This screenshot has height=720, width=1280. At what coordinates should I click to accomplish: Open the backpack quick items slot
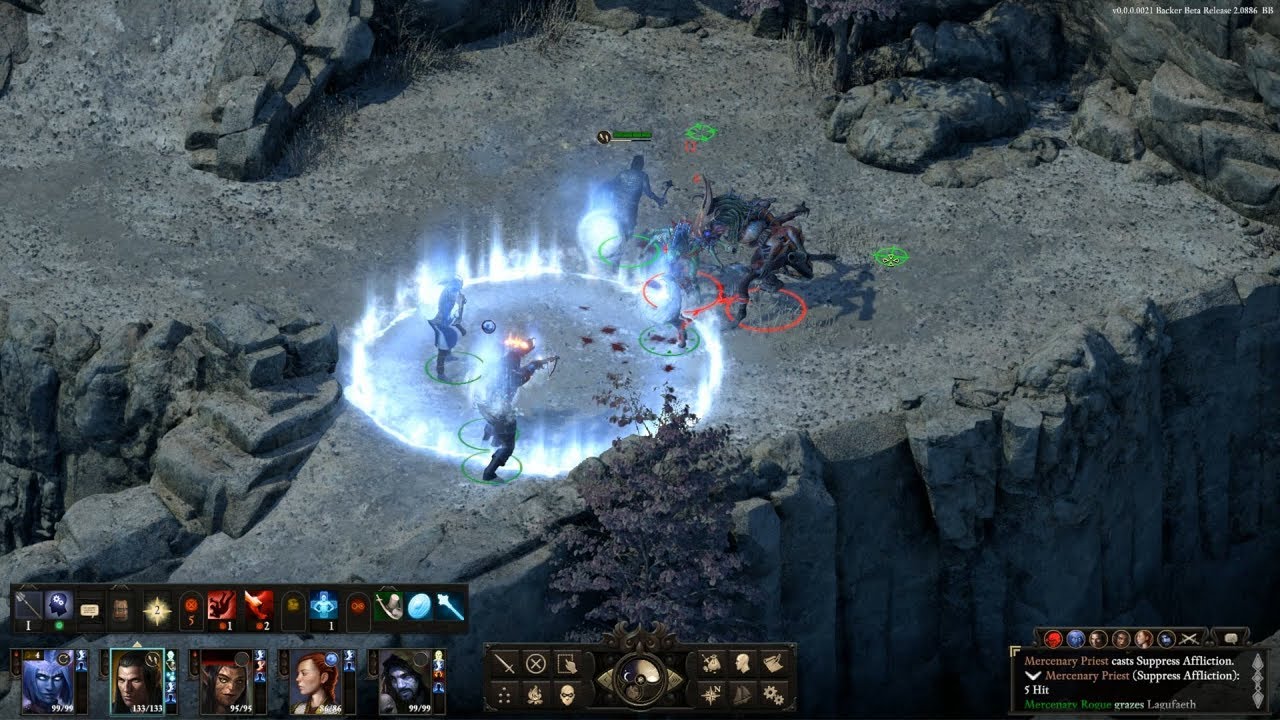121,607
